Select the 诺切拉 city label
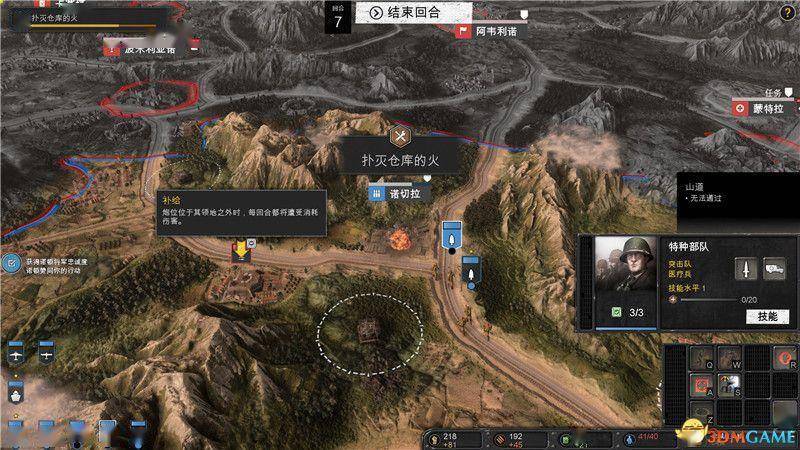This screenshot has width=800, height=450. point(401,192)
